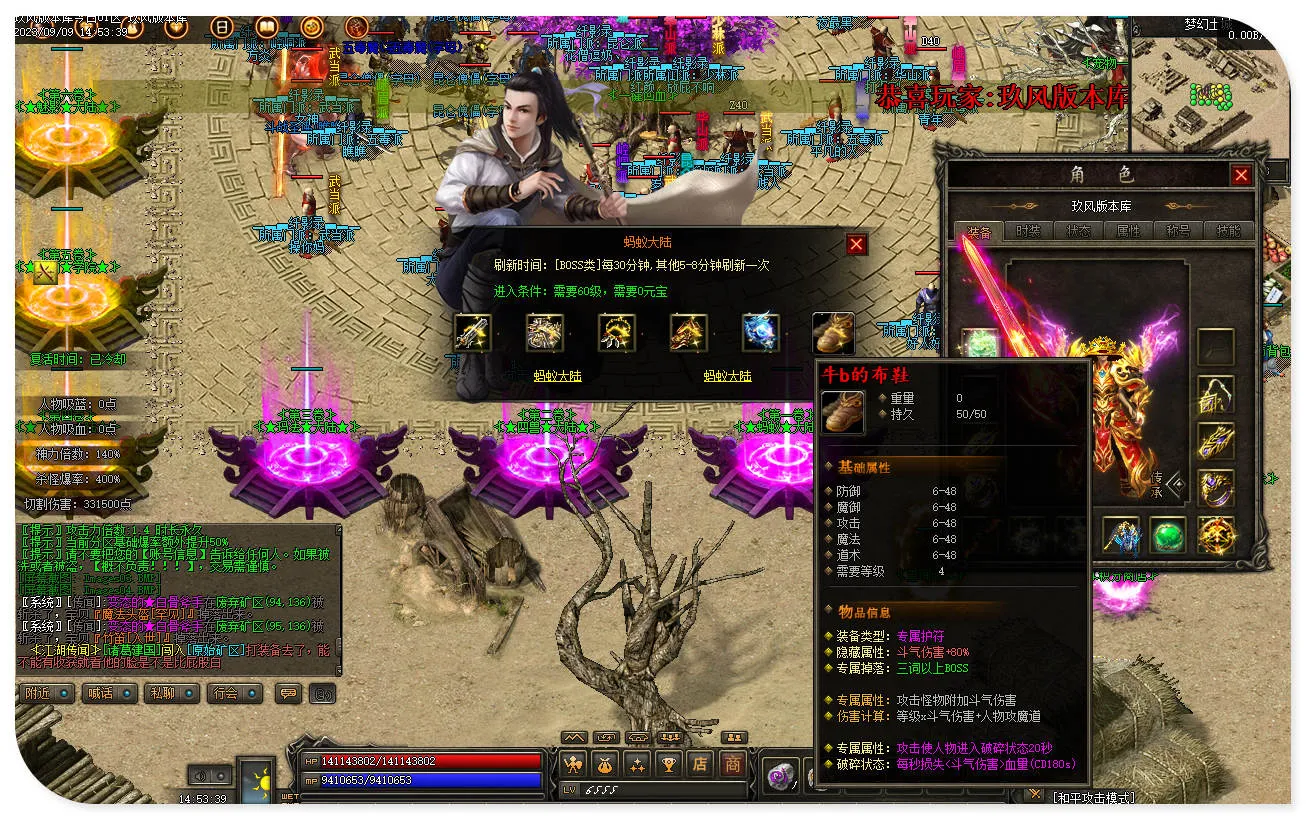
Task: Open the 商 mall button
Action: click(x=733, y=764)
